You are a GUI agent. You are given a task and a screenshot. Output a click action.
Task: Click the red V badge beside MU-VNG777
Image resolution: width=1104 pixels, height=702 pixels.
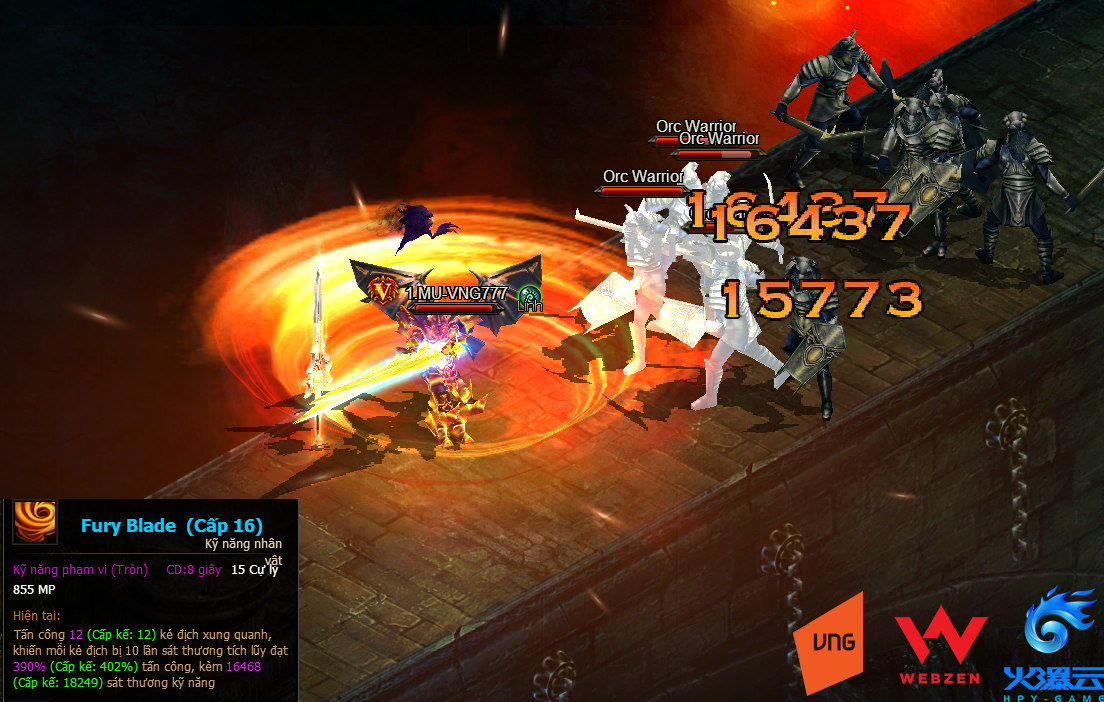click(x=381, y=292)
